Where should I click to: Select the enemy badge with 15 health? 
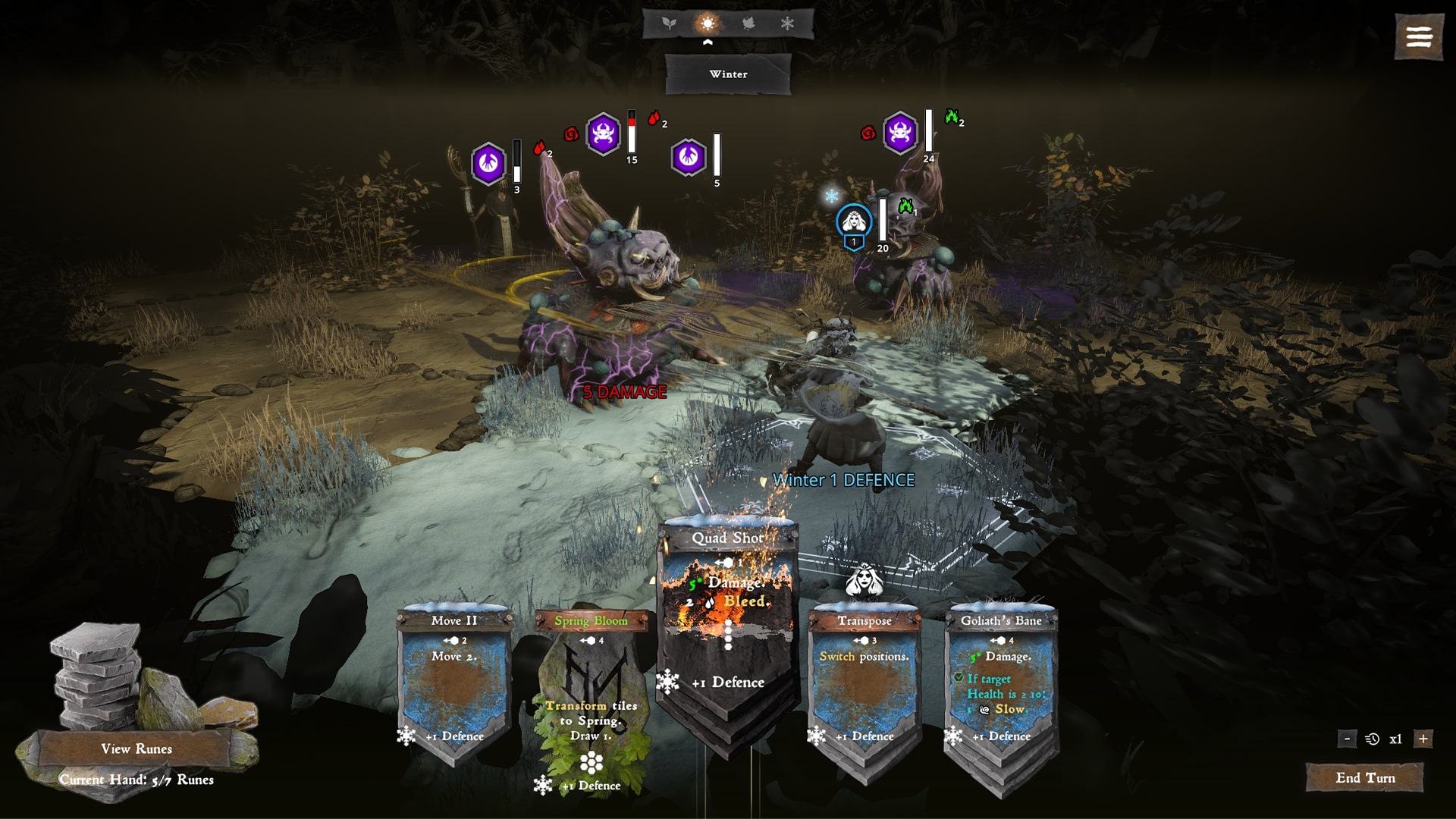(604, 134)
